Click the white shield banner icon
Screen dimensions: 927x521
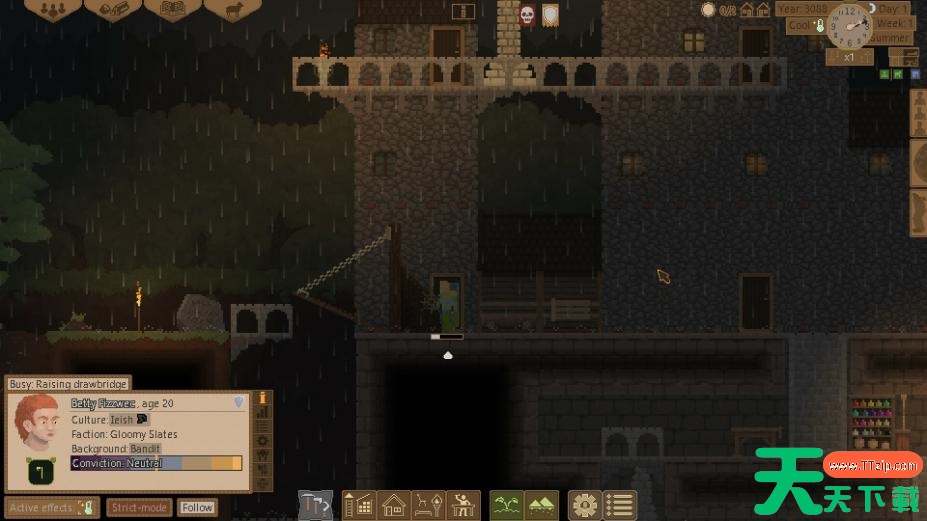[550, 15]
